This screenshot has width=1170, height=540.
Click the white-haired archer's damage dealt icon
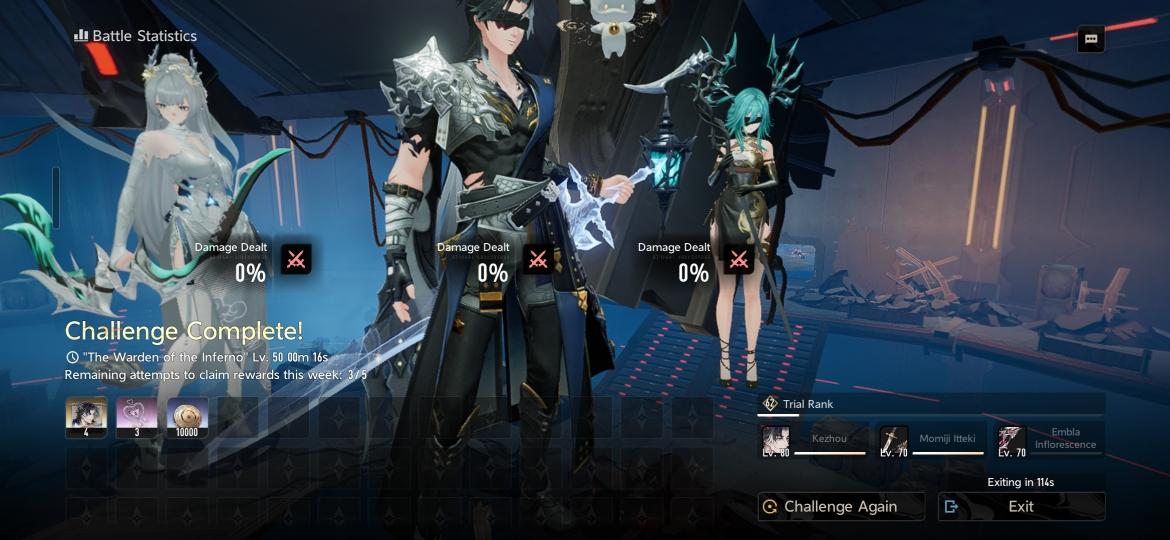[x=296, y=260]
